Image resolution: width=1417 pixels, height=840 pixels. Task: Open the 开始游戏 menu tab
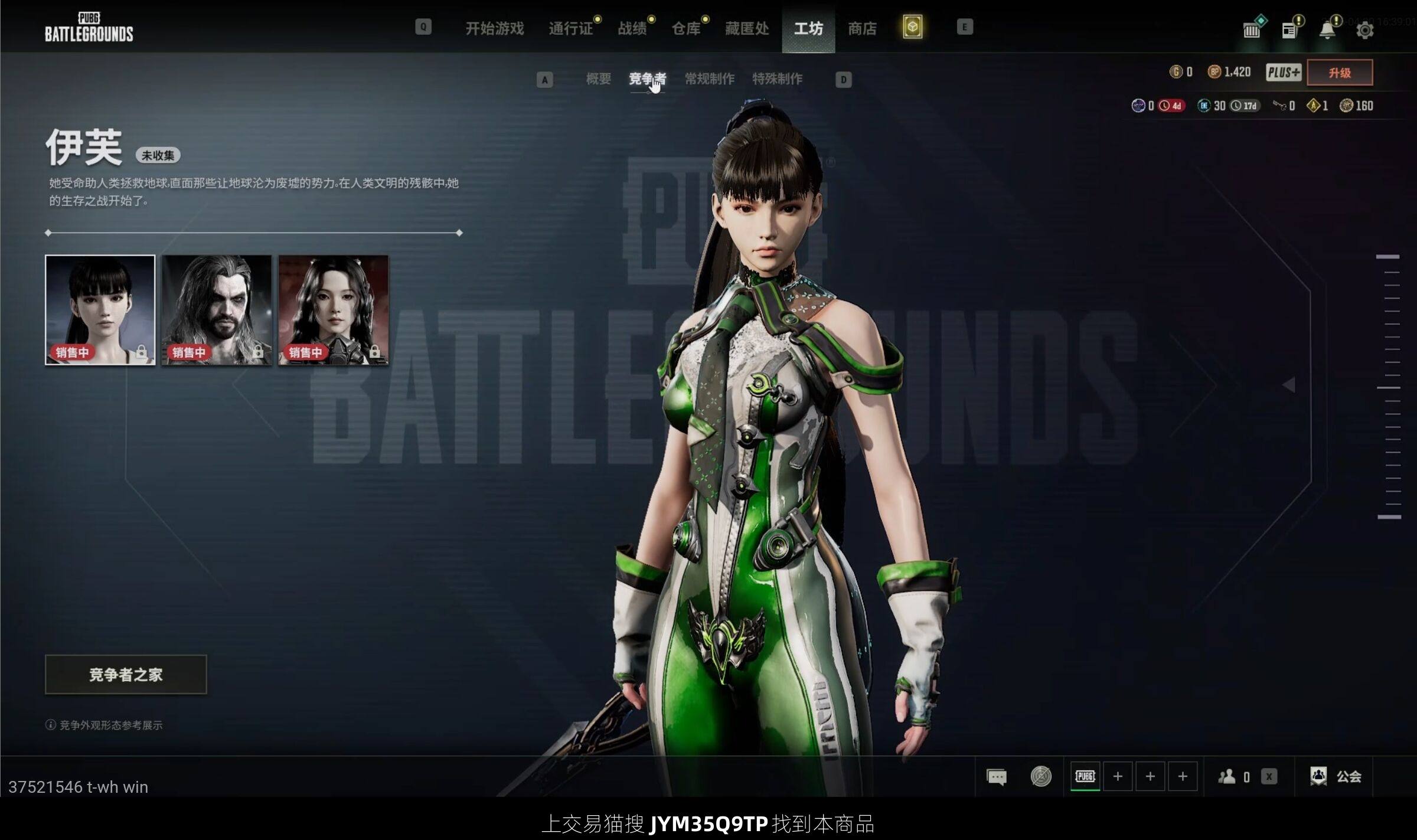[x=494, y=28]
